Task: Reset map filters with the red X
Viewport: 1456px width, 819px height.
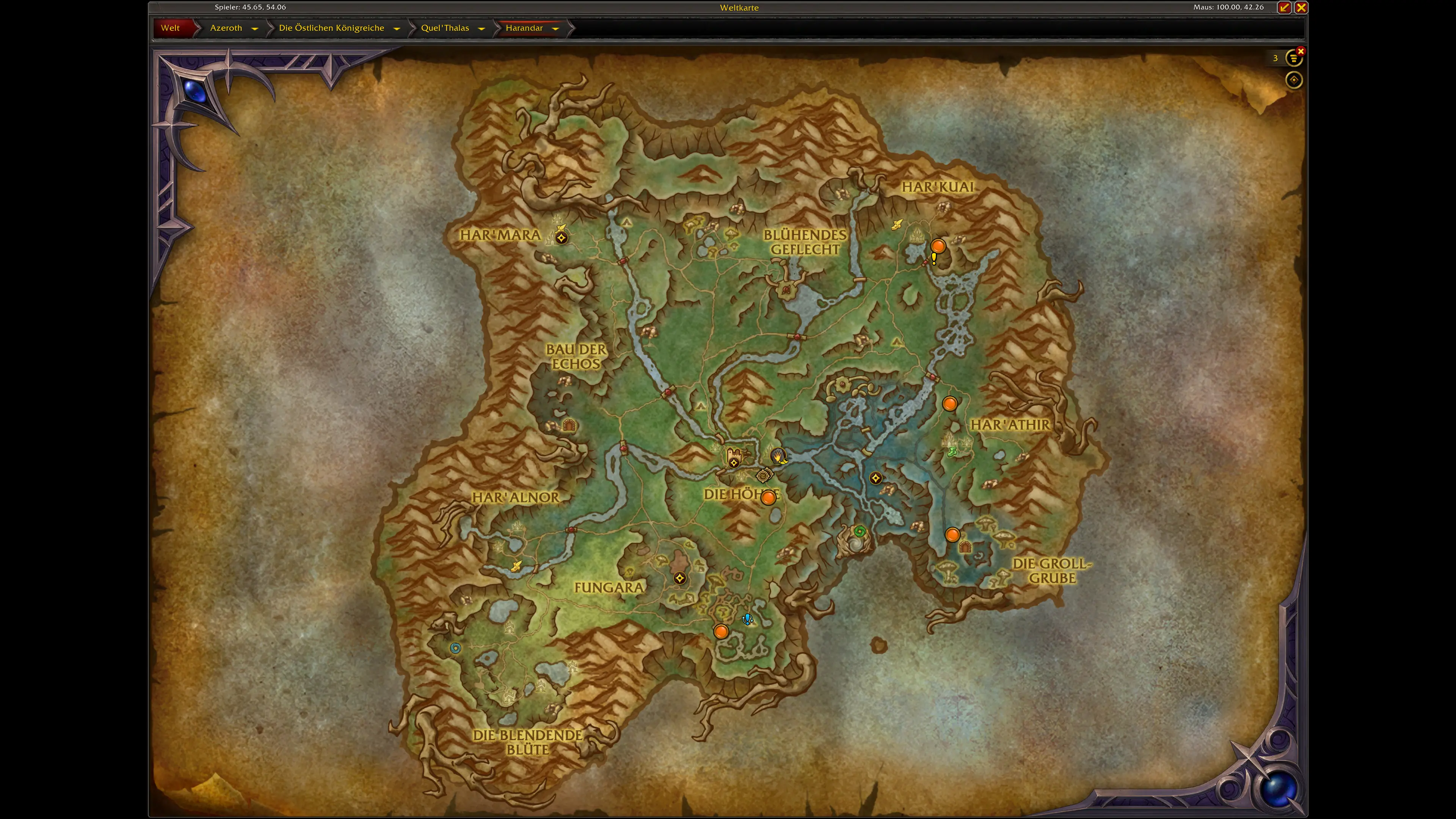Action: pos(1301,52)
